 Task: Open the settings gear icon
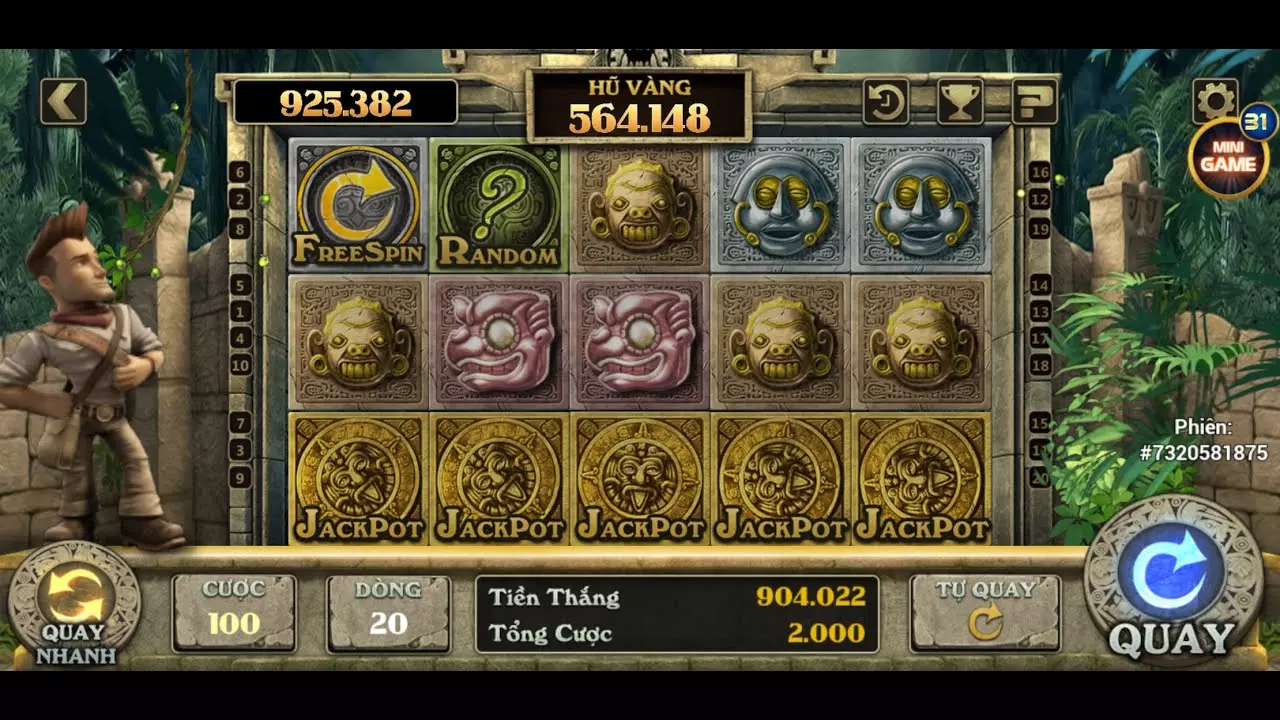[1216, 100]
